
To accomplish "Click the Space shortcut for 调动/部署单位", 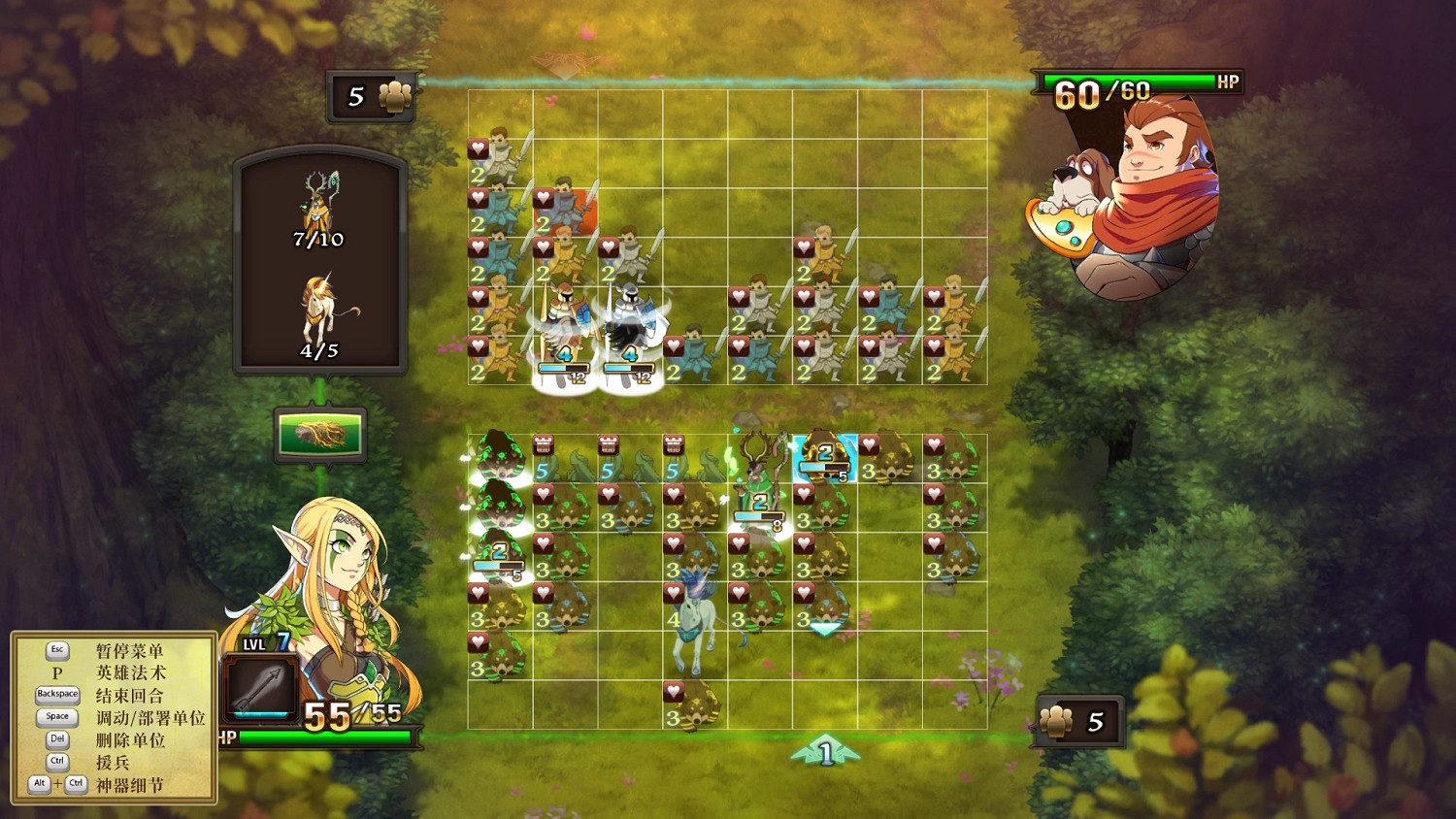I will 56,717.
